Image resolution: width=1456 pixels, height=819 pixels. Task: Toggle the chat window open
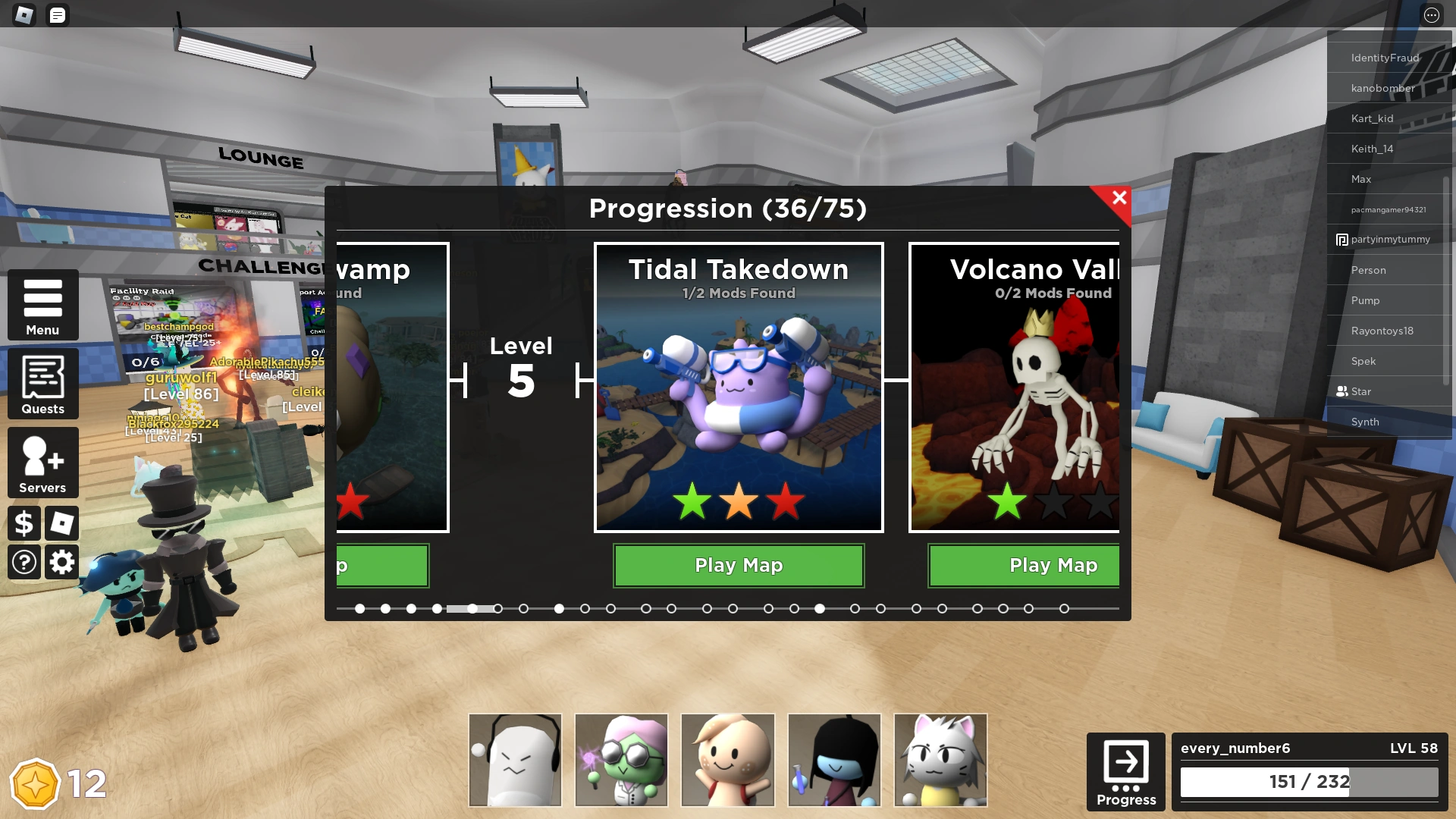point(57,15)
